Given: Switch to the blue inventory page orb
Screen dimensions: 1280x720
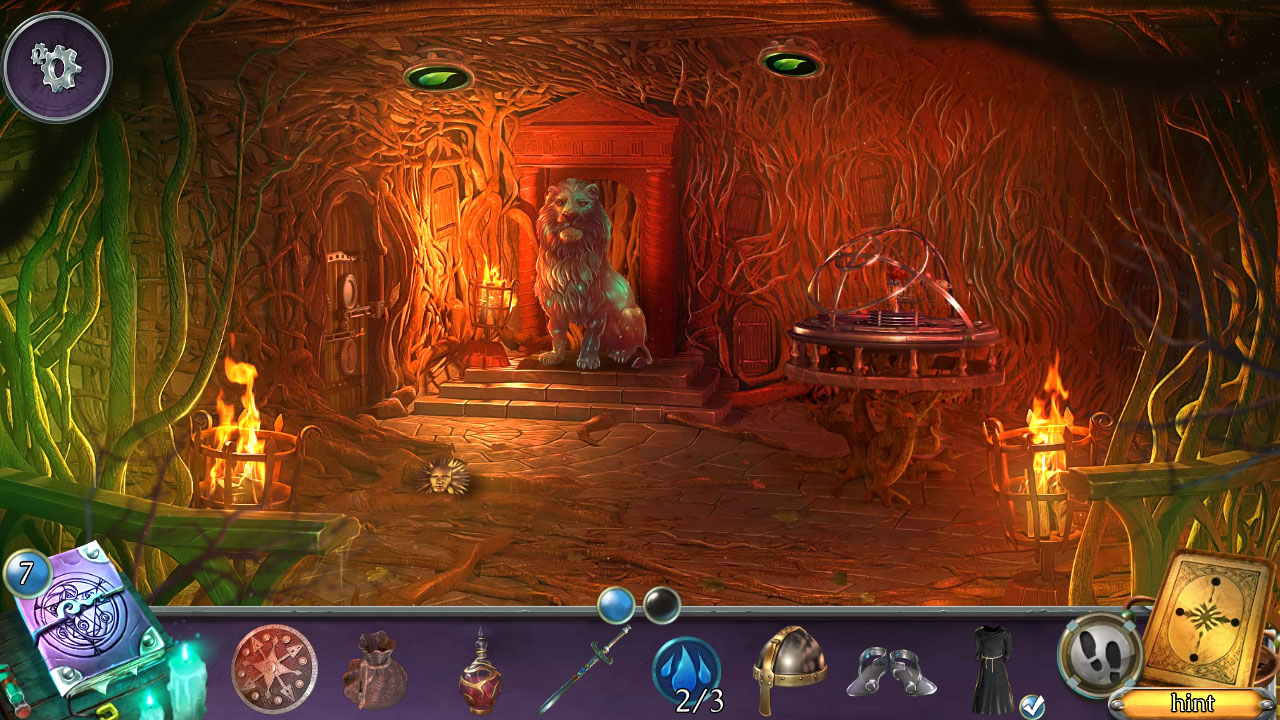Looking at the screenshot, I should point(616,603).
